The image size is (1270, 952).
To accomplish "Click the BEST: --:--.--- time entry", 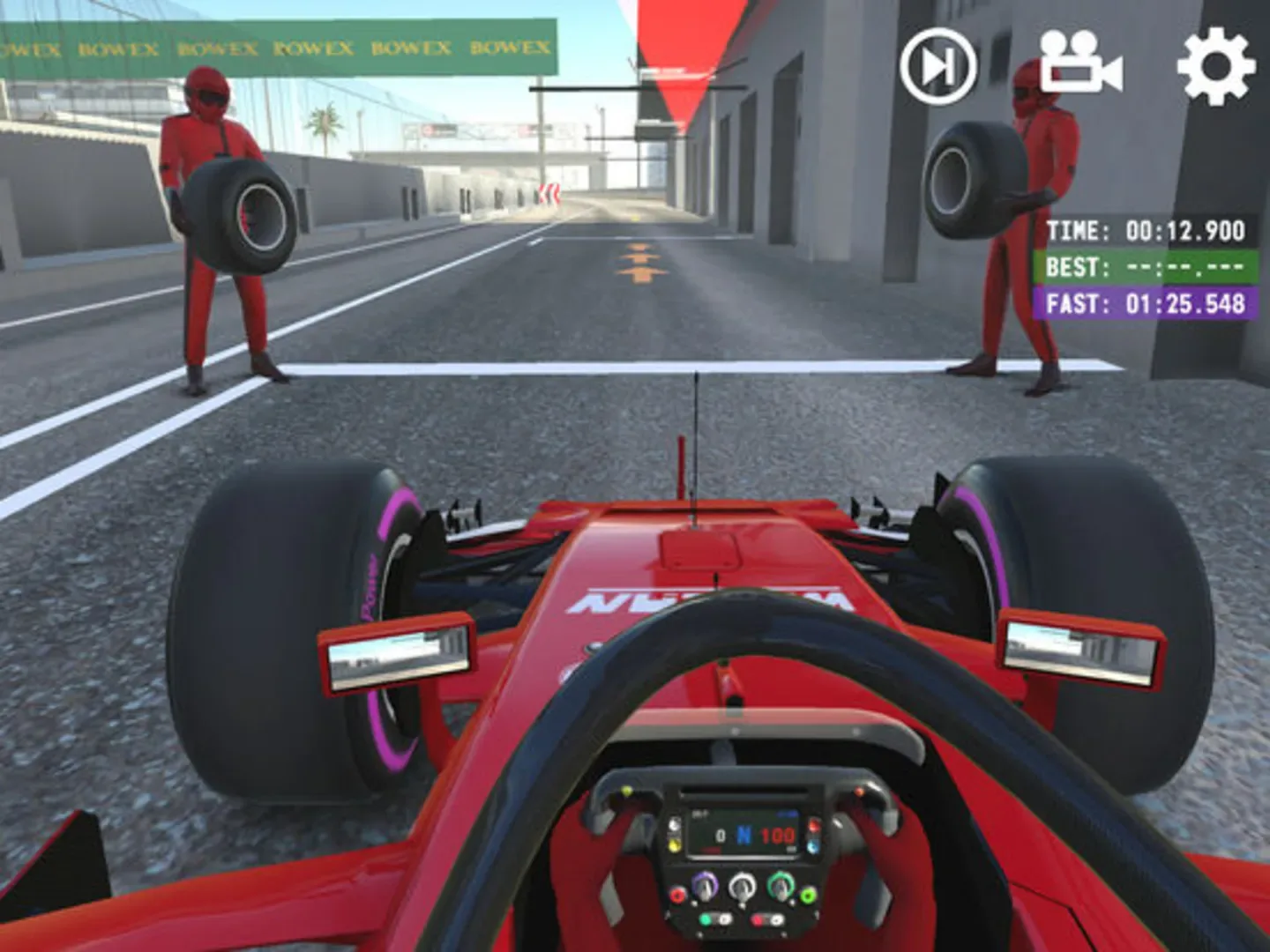I will click(x=1147, y=267).
